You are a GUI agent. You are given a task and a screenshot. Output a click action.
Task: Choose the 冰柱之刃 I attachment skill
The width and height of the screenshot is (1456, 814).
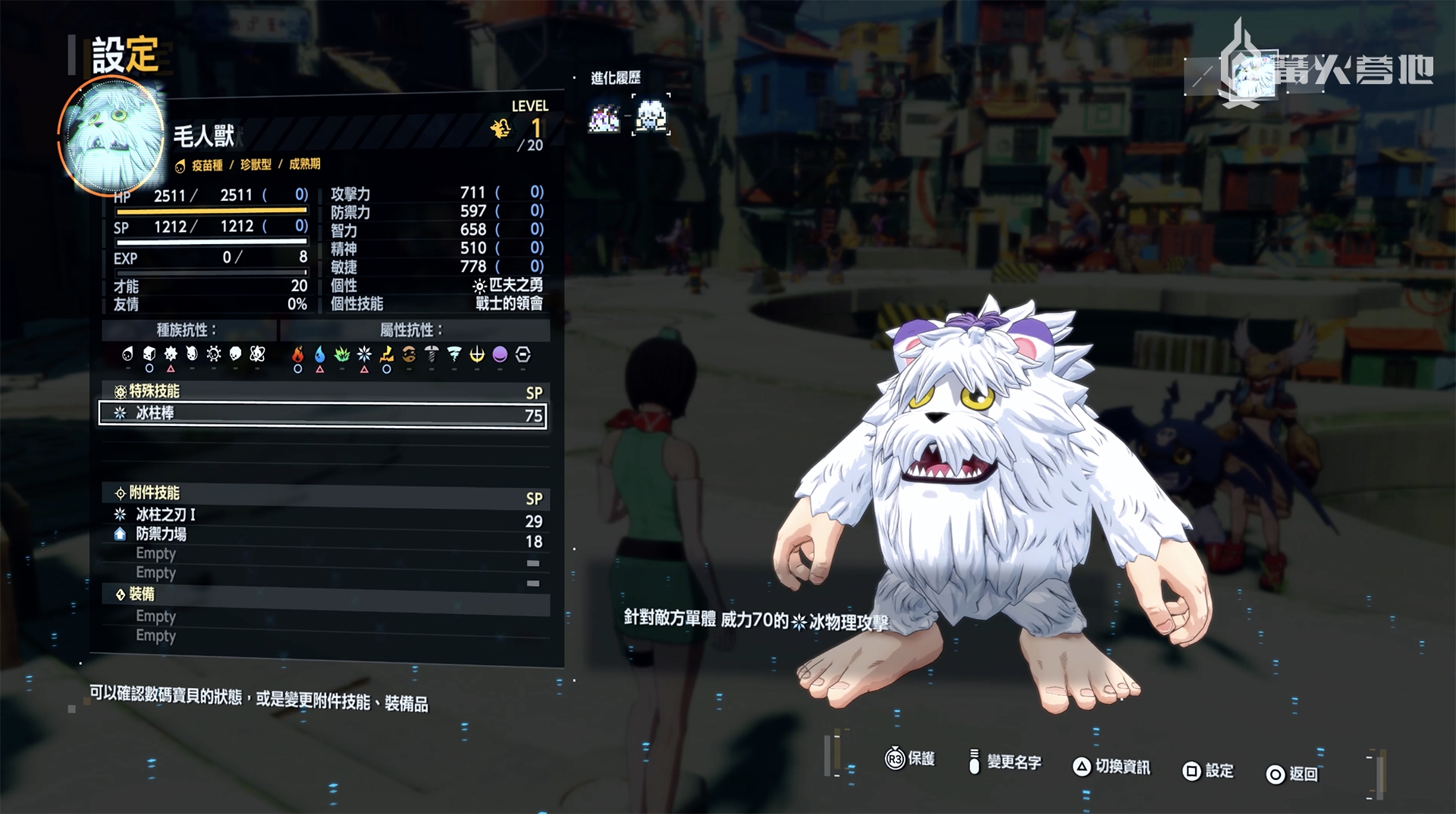pyautogui.click(x=165, y=515)
